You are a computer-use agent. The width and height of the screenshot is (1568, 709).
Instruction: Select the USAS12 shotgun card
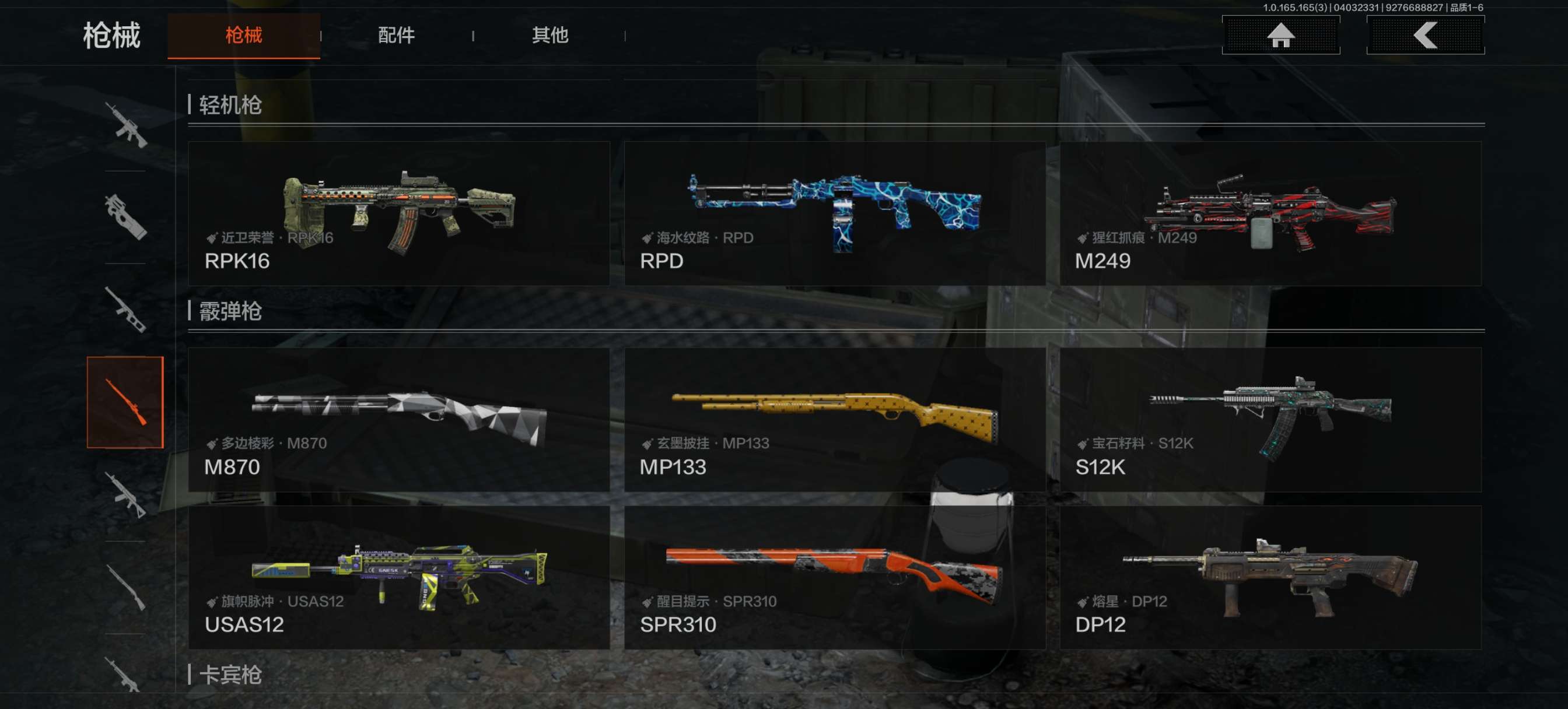(398, 577)
